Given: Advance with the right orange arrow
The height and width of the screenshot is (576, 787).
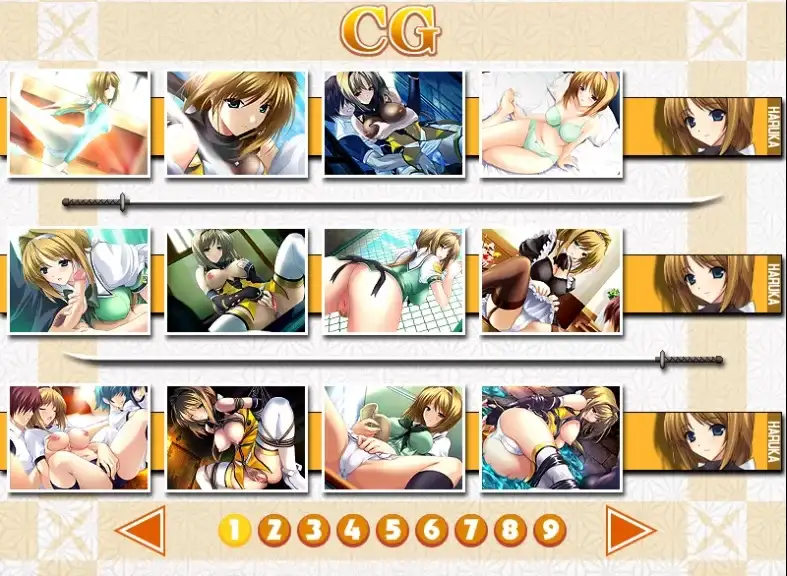Looking at the screenshot, I should (629, 531).
